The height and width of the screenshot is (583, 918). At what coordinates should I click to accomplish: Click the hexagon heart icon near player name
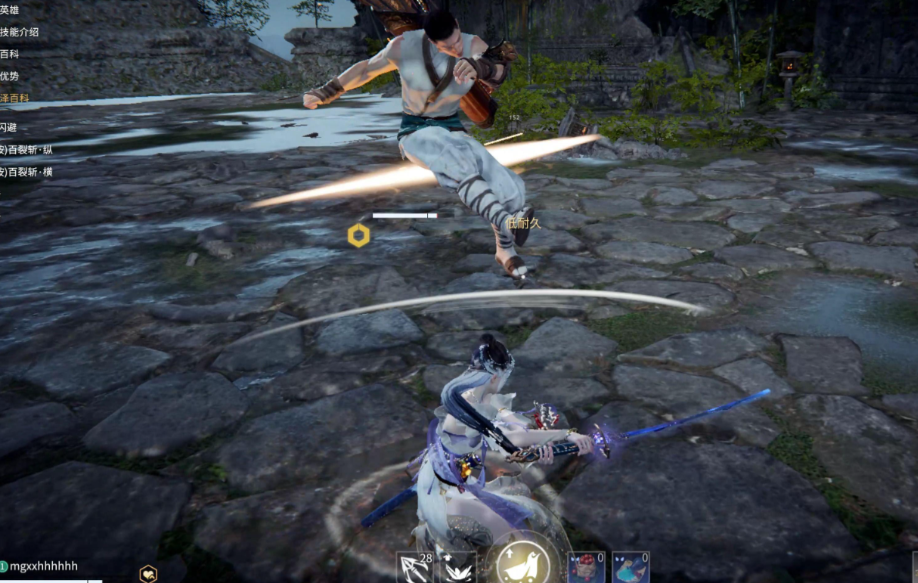pyautogui.click(x=148, y=573)
